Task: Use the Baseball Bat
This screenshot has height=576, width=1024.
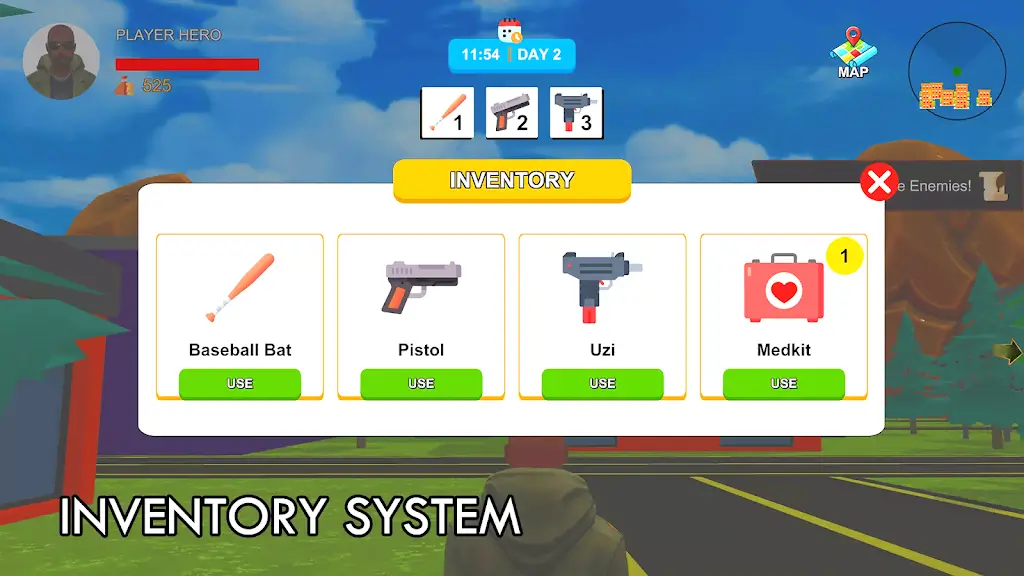Action: 240,383
